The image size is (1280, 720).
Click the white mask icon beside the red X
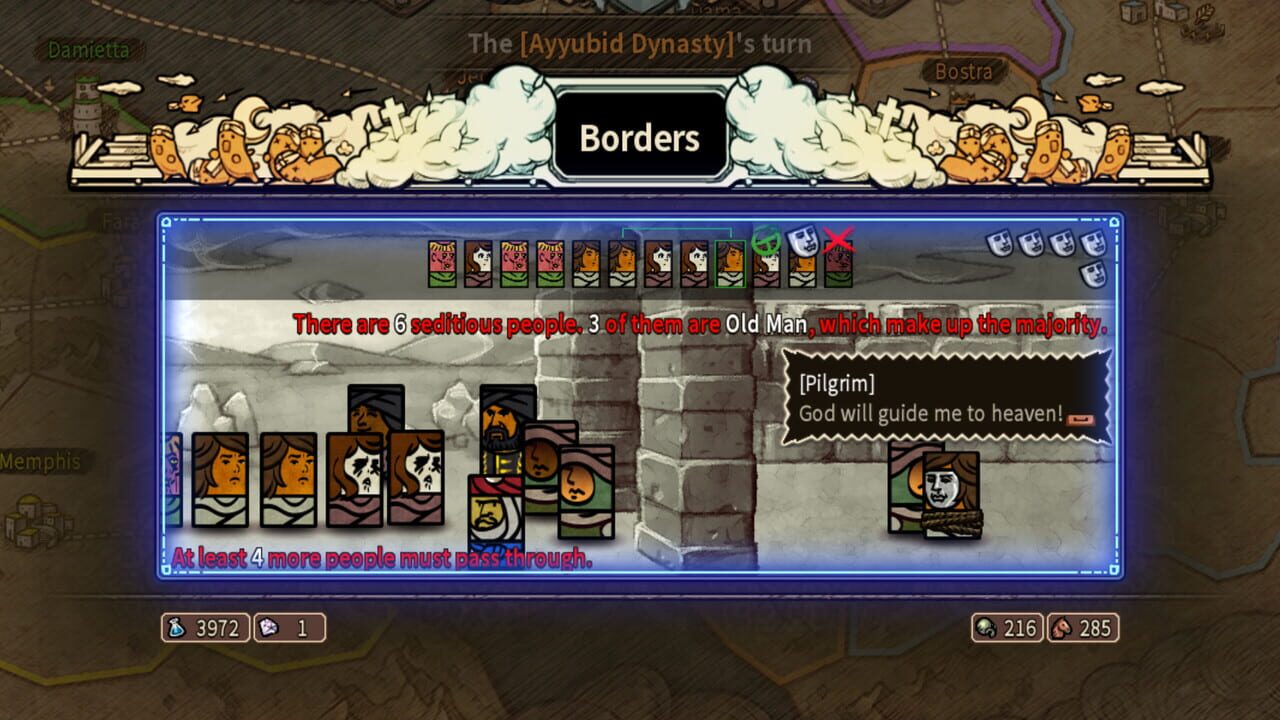(800, 241)
